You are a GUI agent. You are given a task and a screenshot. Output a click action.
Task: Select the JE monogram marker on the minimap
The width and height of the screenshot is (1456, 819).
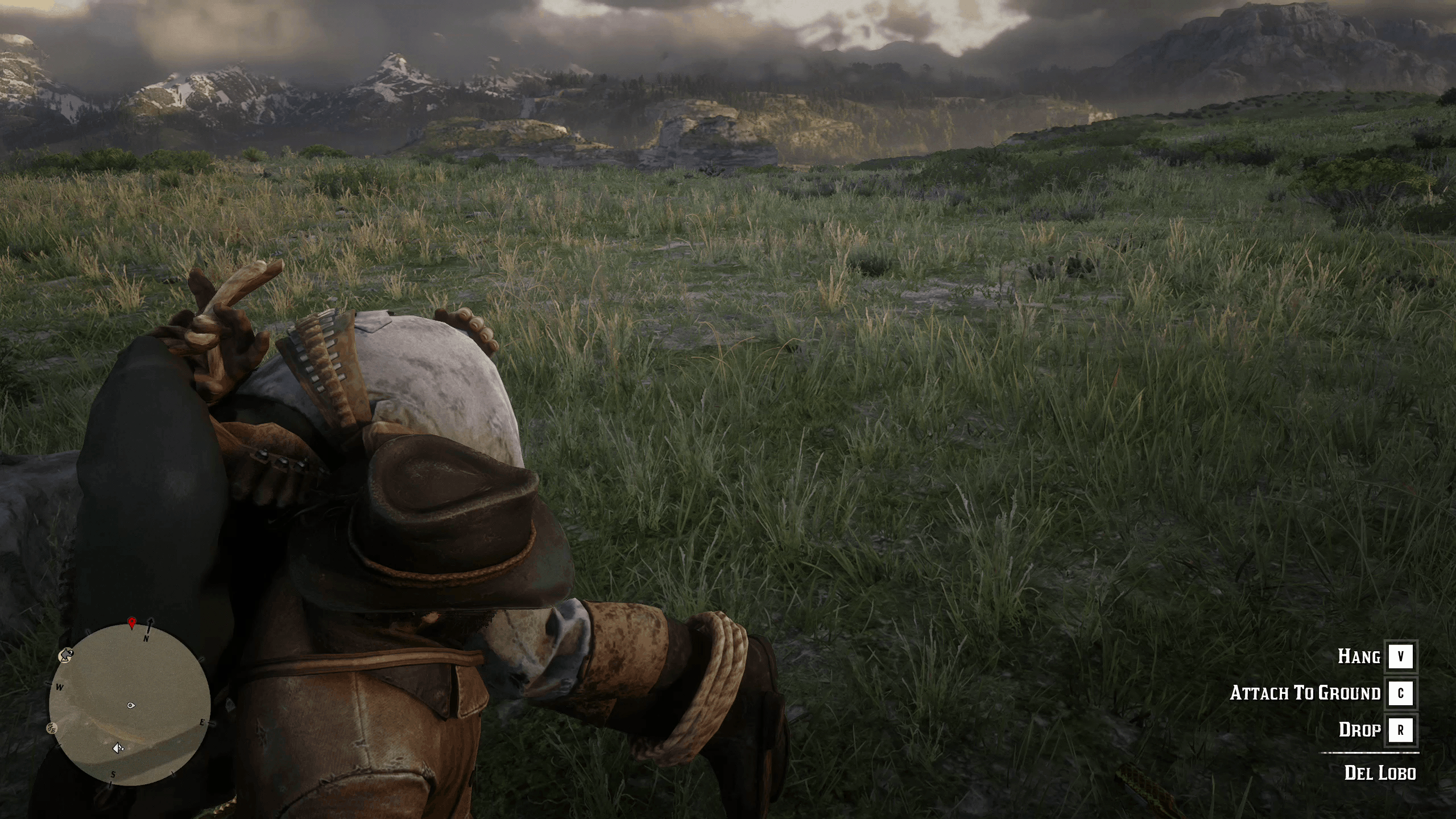(x=52, y=727)
